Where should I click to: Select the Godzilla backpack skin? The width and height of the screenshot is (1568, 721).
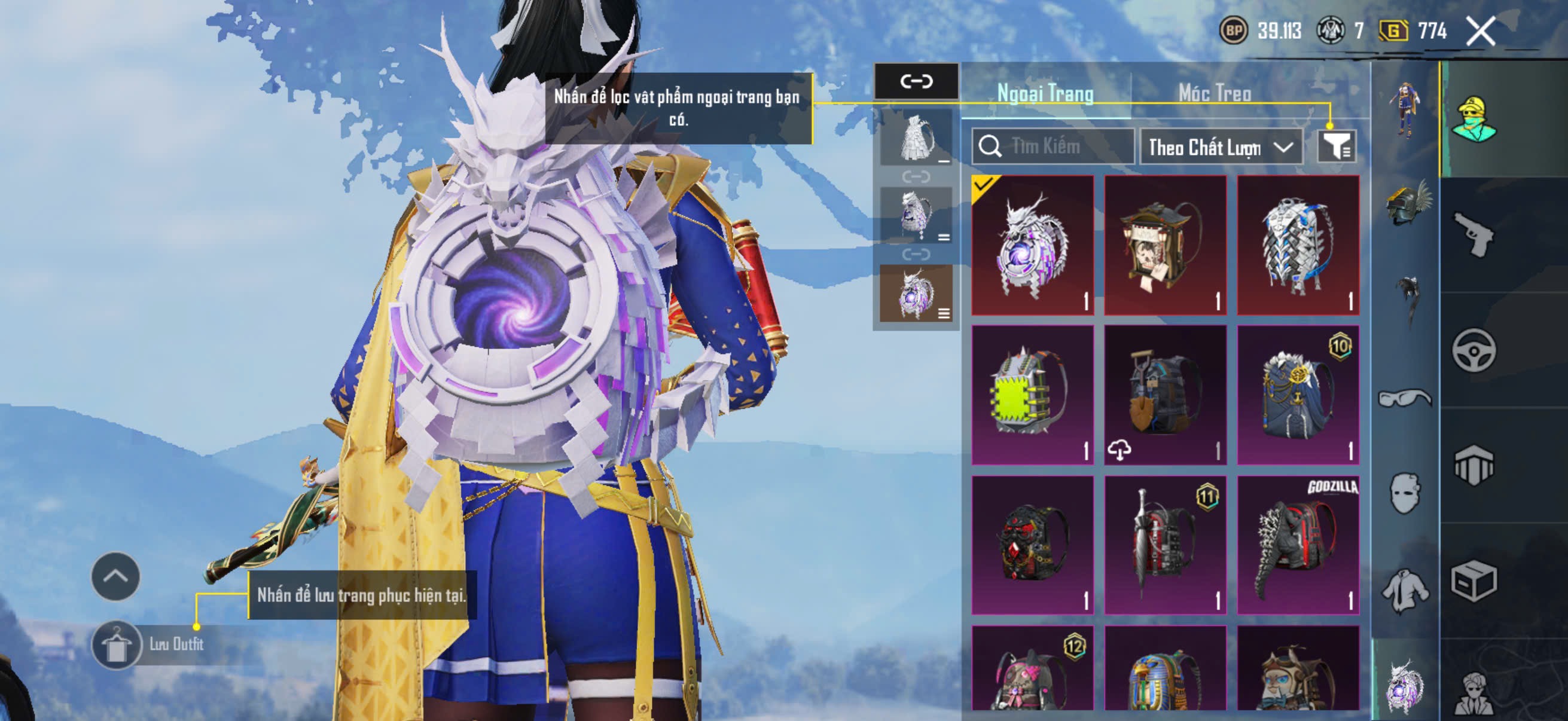pyautogui.click(x=1298, y=545)
